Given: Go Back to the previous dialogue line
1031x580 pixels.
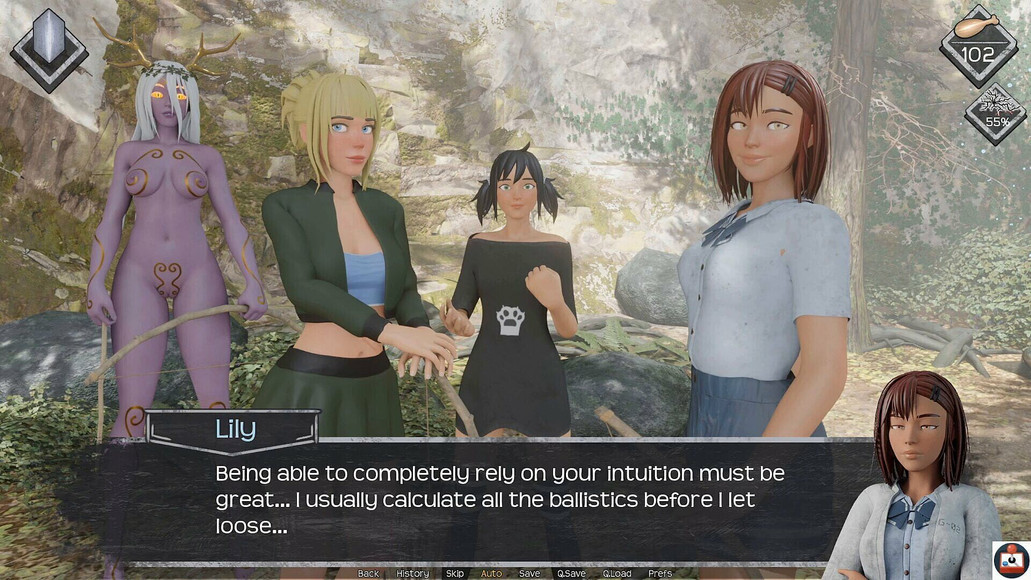Looking at the screenshot, I should click(x=368, y=574).
